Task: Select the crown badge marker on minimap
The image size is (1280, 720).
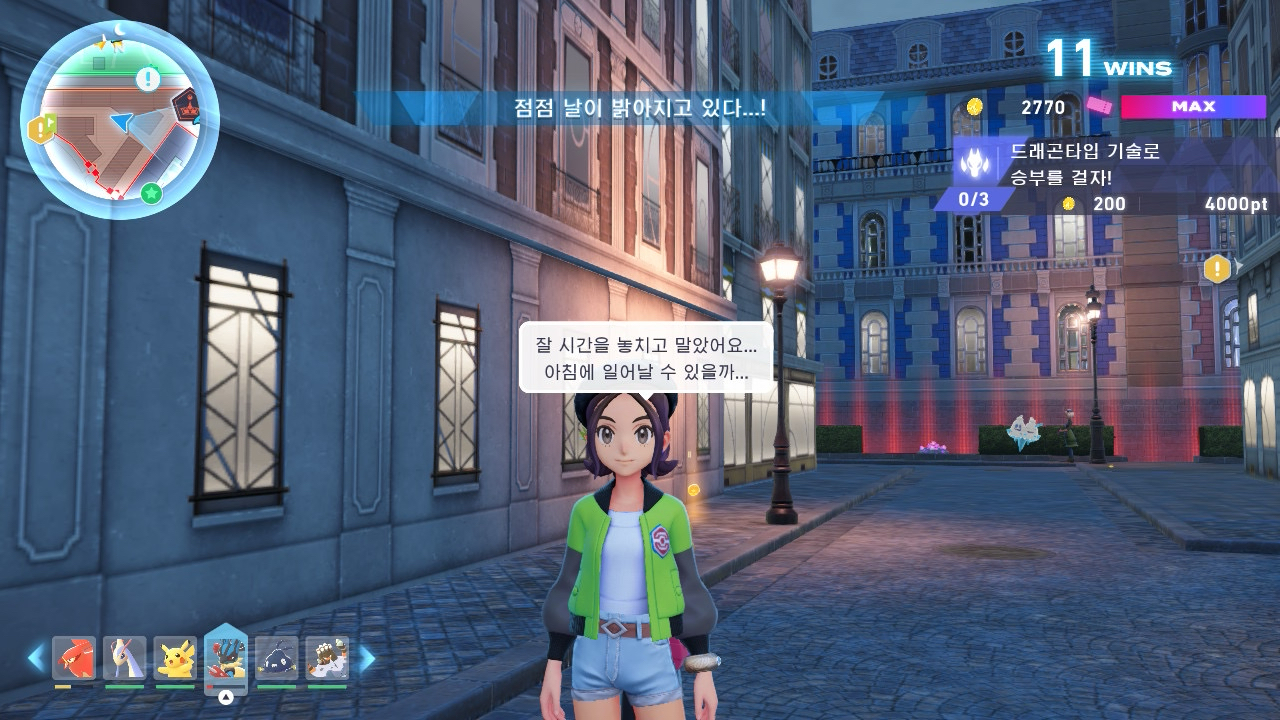Action: (185, 105)
